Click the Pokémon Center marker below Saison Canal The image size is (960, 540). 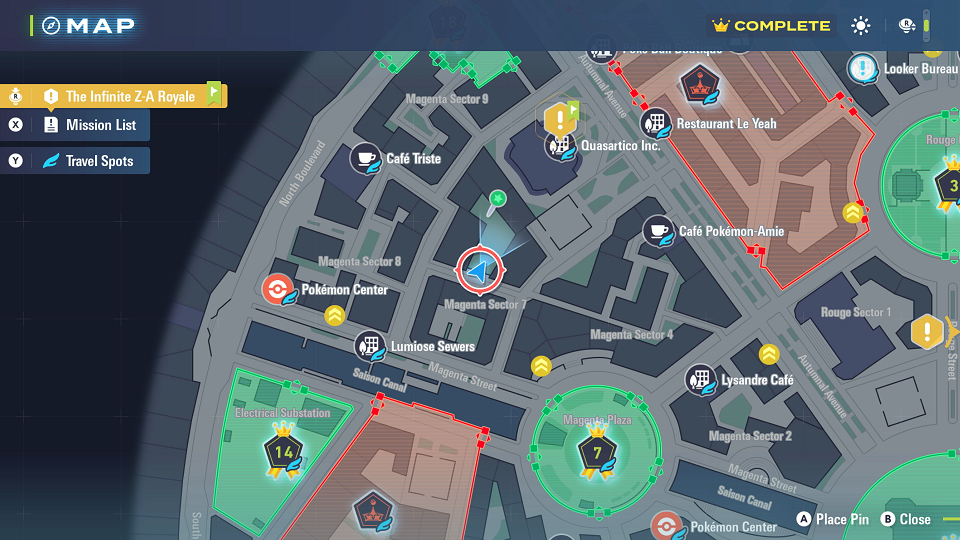coord(667,526)
